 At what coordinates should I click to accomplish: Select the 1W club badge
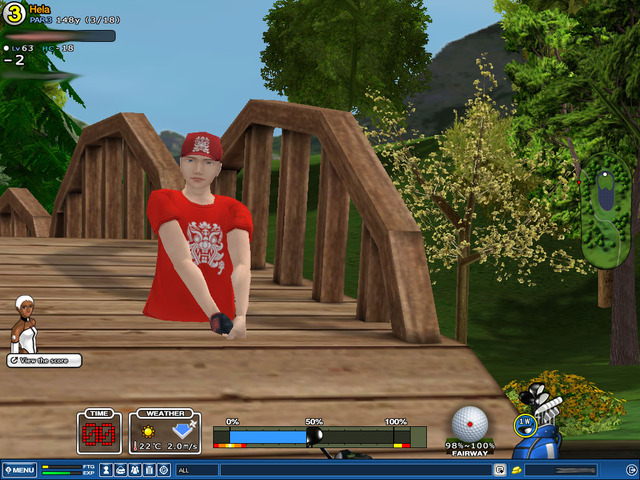[524, 424]
